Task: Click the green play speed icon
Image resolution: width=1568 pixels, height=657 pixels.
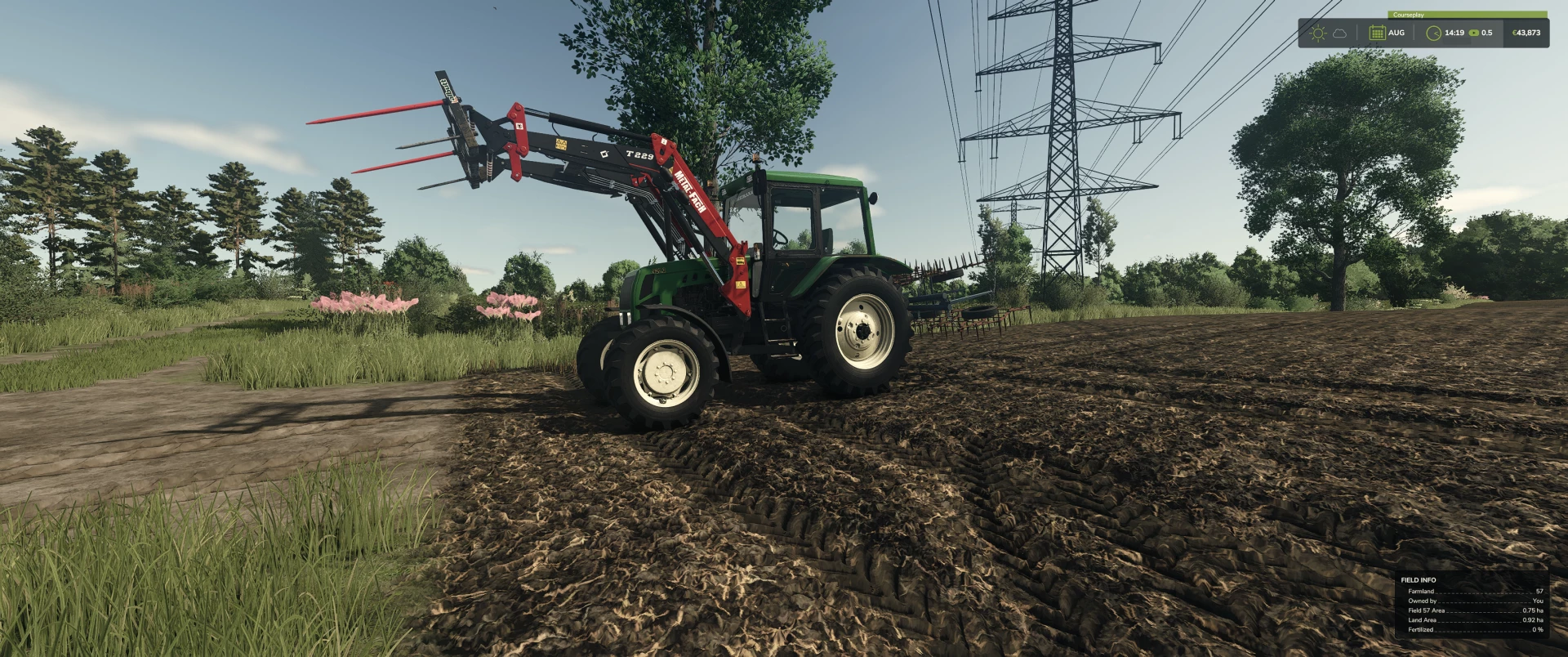Action: tap(1474, 34)
